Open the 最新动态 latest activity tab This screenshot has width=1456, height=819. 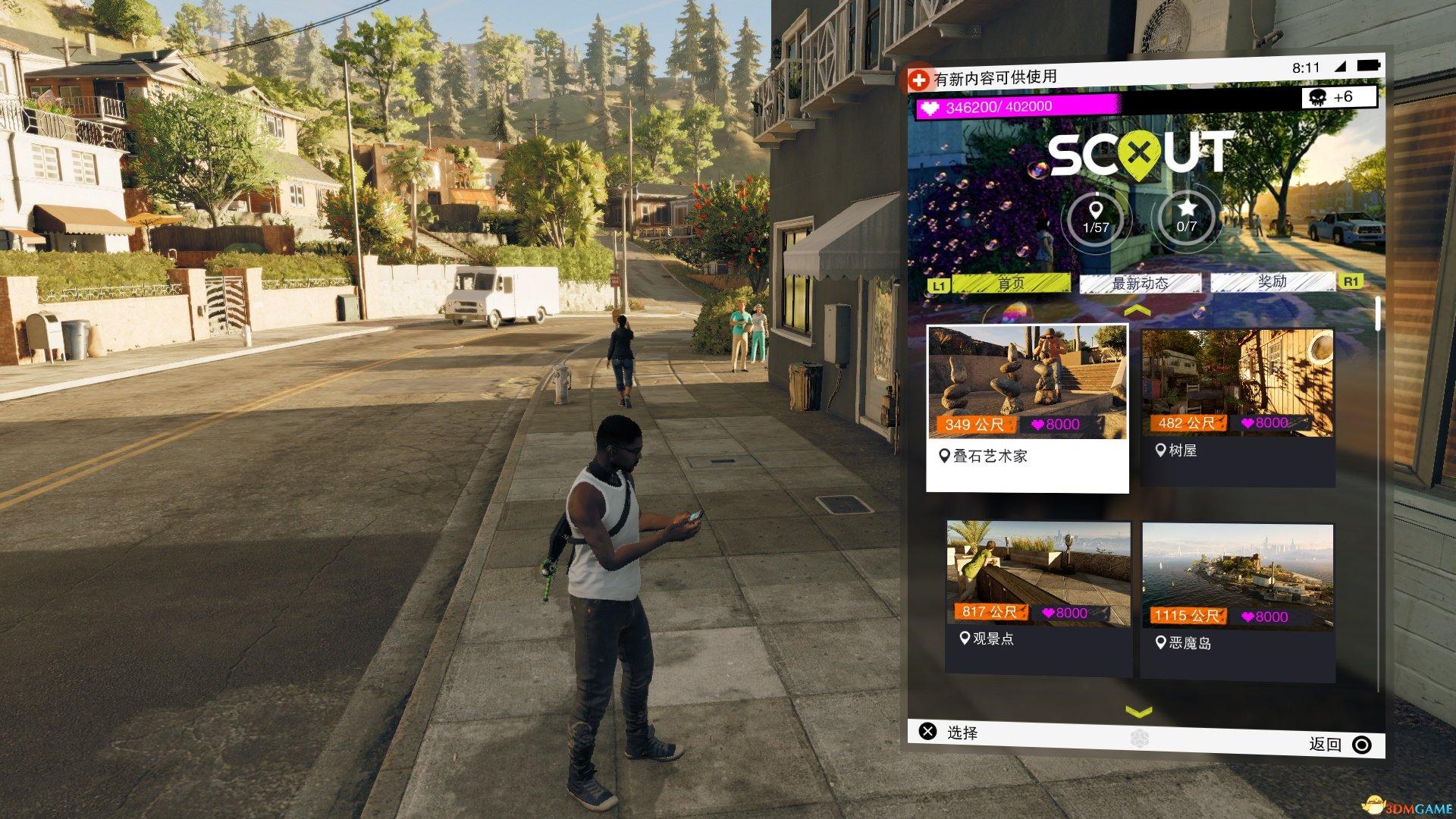tap(1140, 284)
